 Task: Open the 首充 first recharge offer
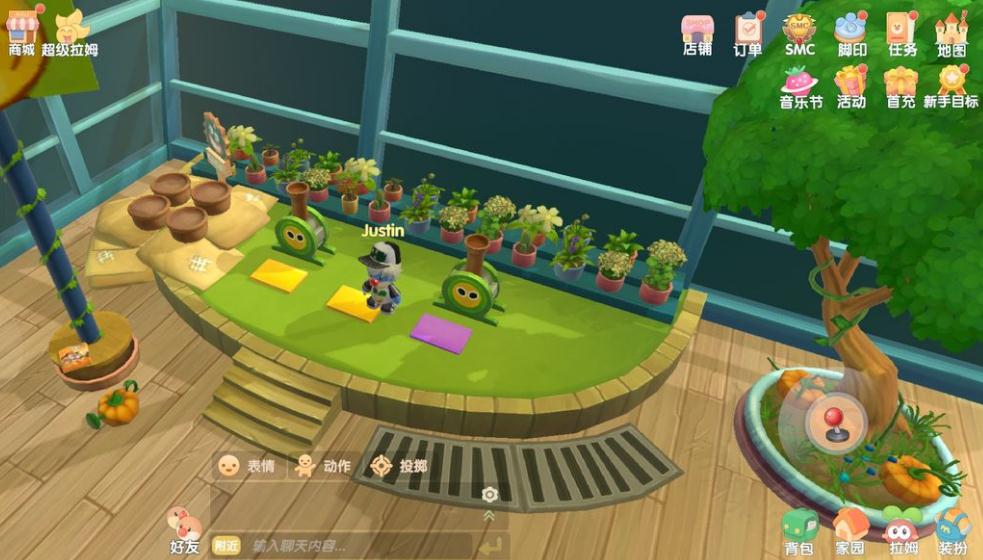click(x=901, y=85)
